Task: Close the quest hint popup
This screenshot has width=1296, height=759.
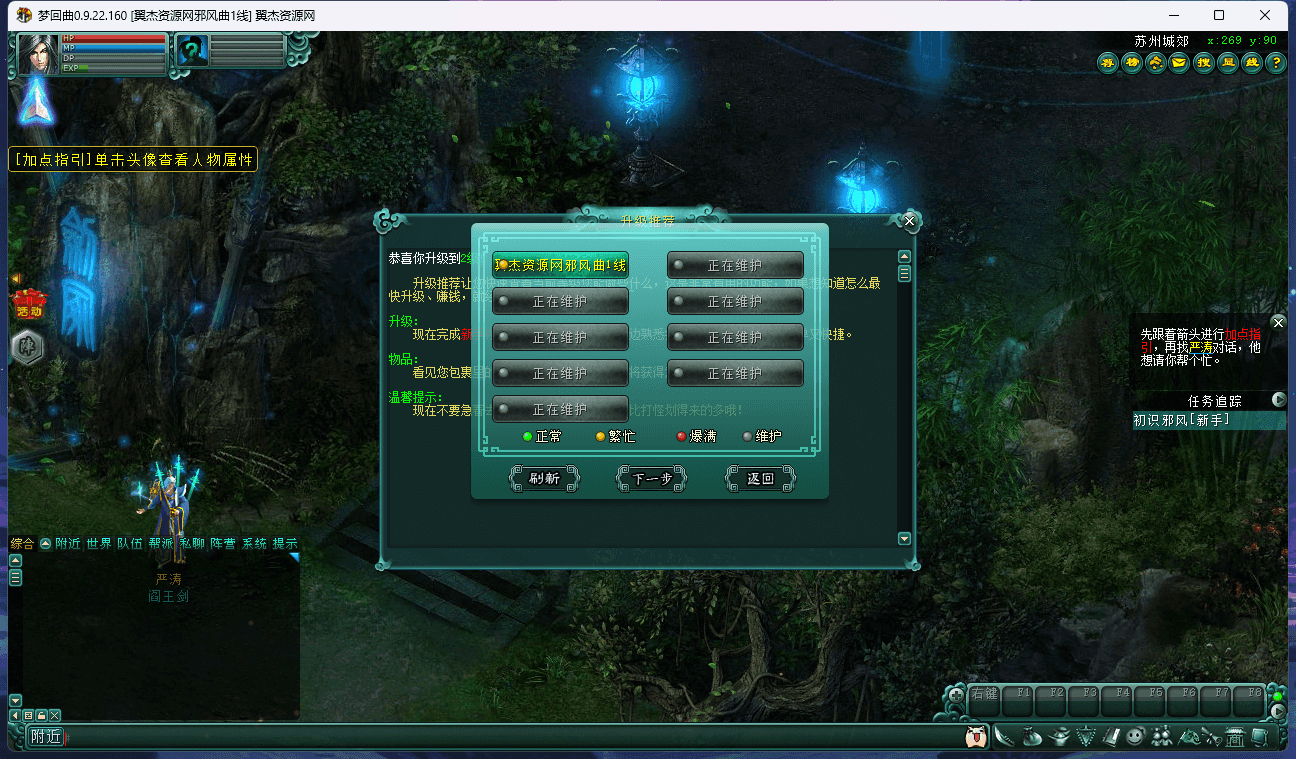Action: (1277, 322)
